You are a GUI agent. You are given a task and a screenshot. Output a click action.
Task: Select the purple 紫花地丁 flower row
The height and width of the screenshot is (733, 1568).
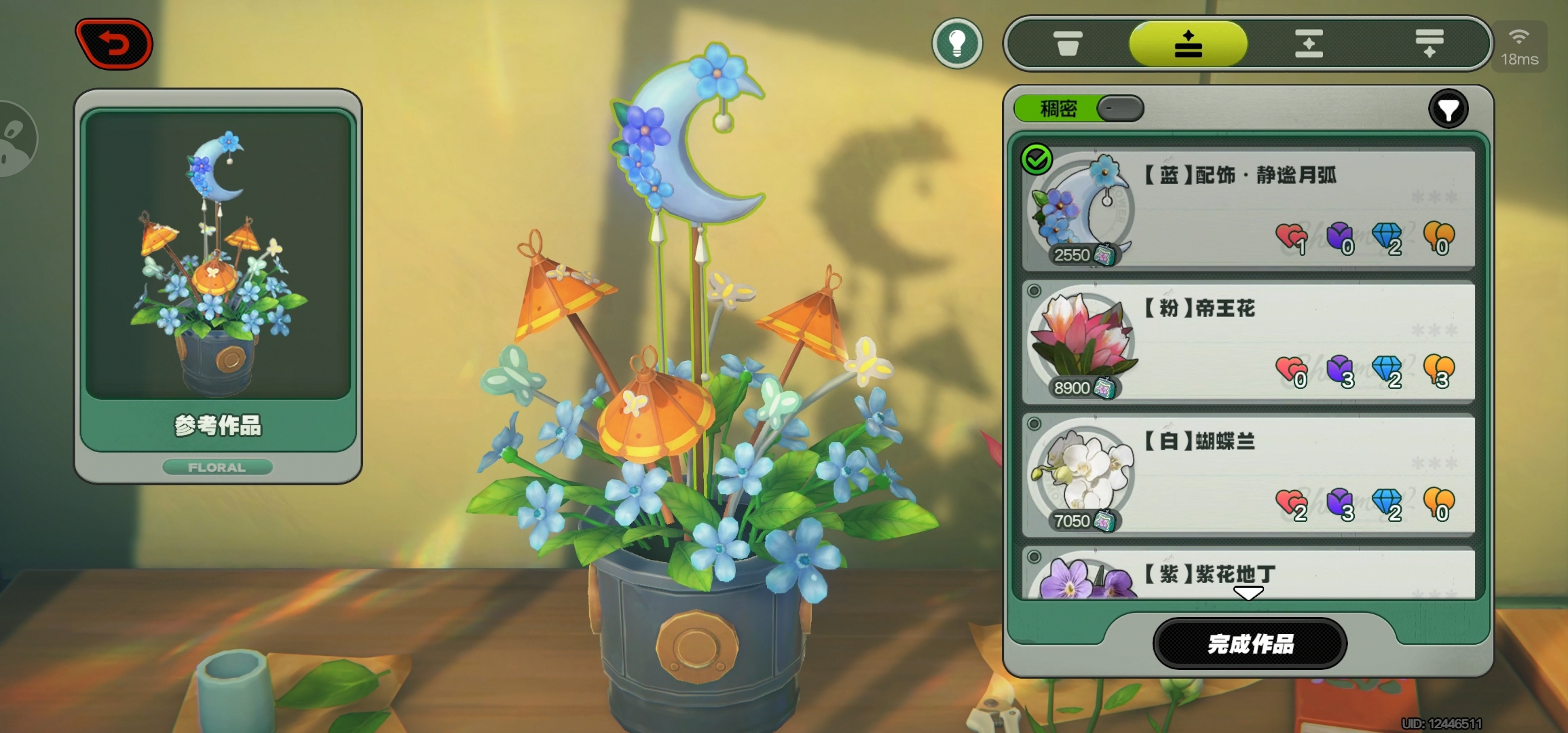pyautogui.click(x=1248, y=576)
